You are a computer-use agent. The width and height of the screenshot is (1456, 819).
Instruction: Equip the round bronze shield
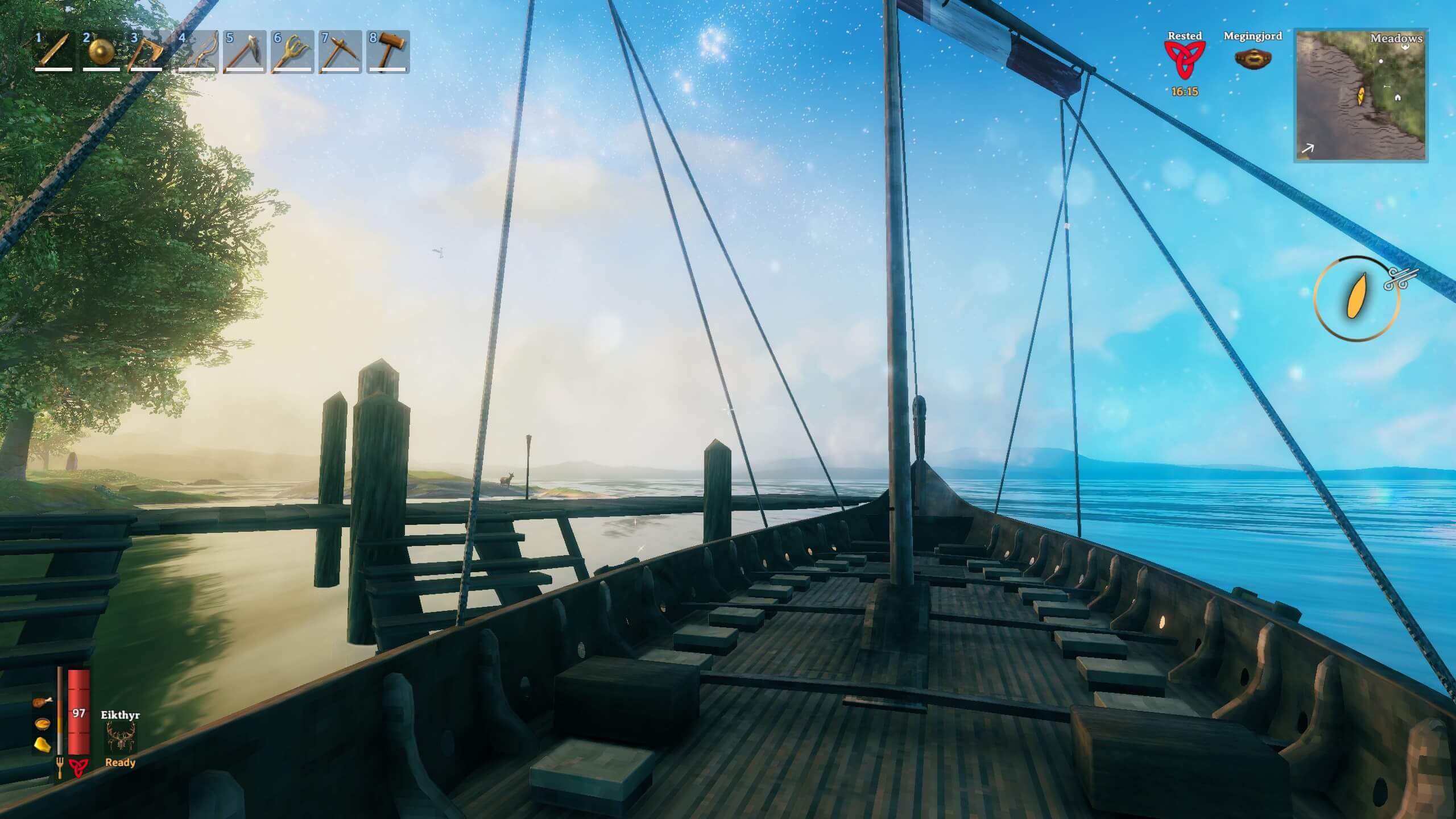101,51
